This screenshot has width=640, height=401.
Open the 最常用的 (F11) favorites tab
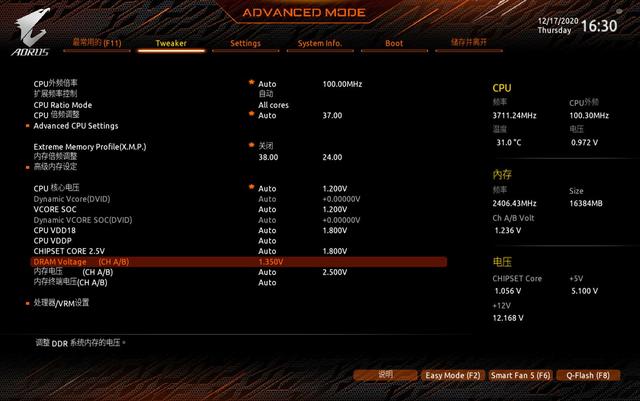(96, 44)
